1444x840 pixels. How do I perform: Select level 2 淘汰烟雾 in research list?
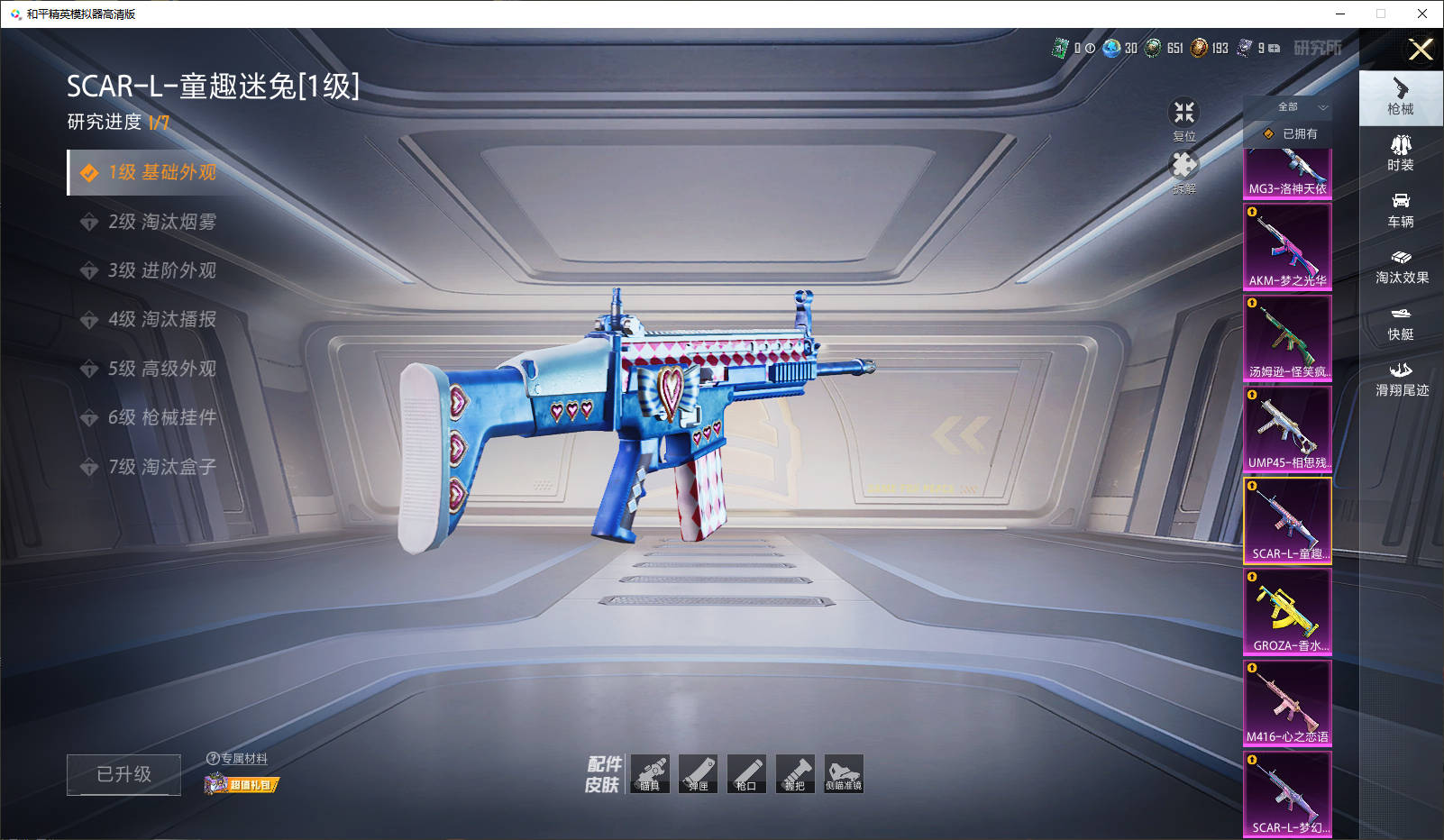162,222
